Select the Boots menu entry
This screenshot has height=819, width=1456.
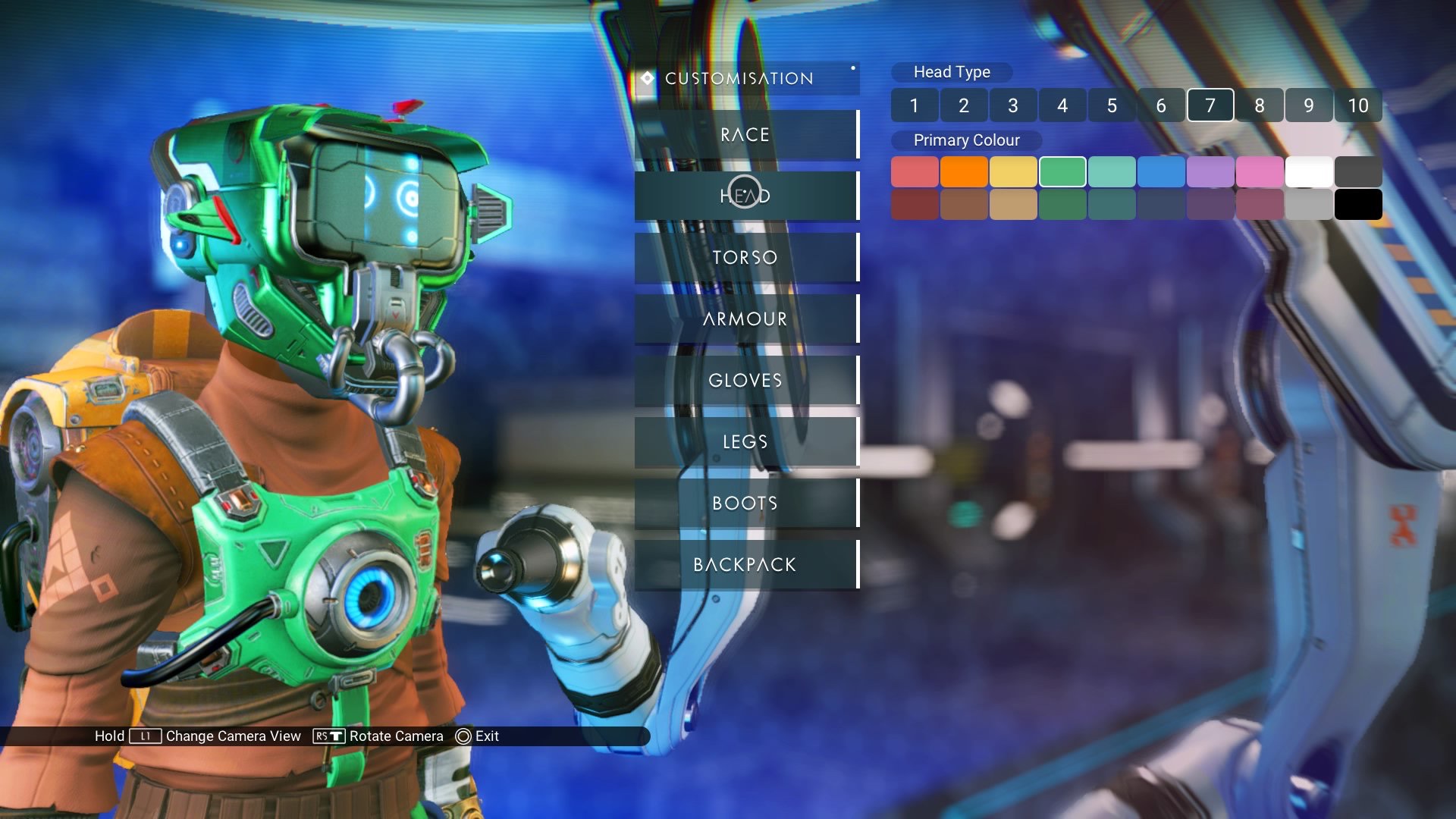(746, 504)
